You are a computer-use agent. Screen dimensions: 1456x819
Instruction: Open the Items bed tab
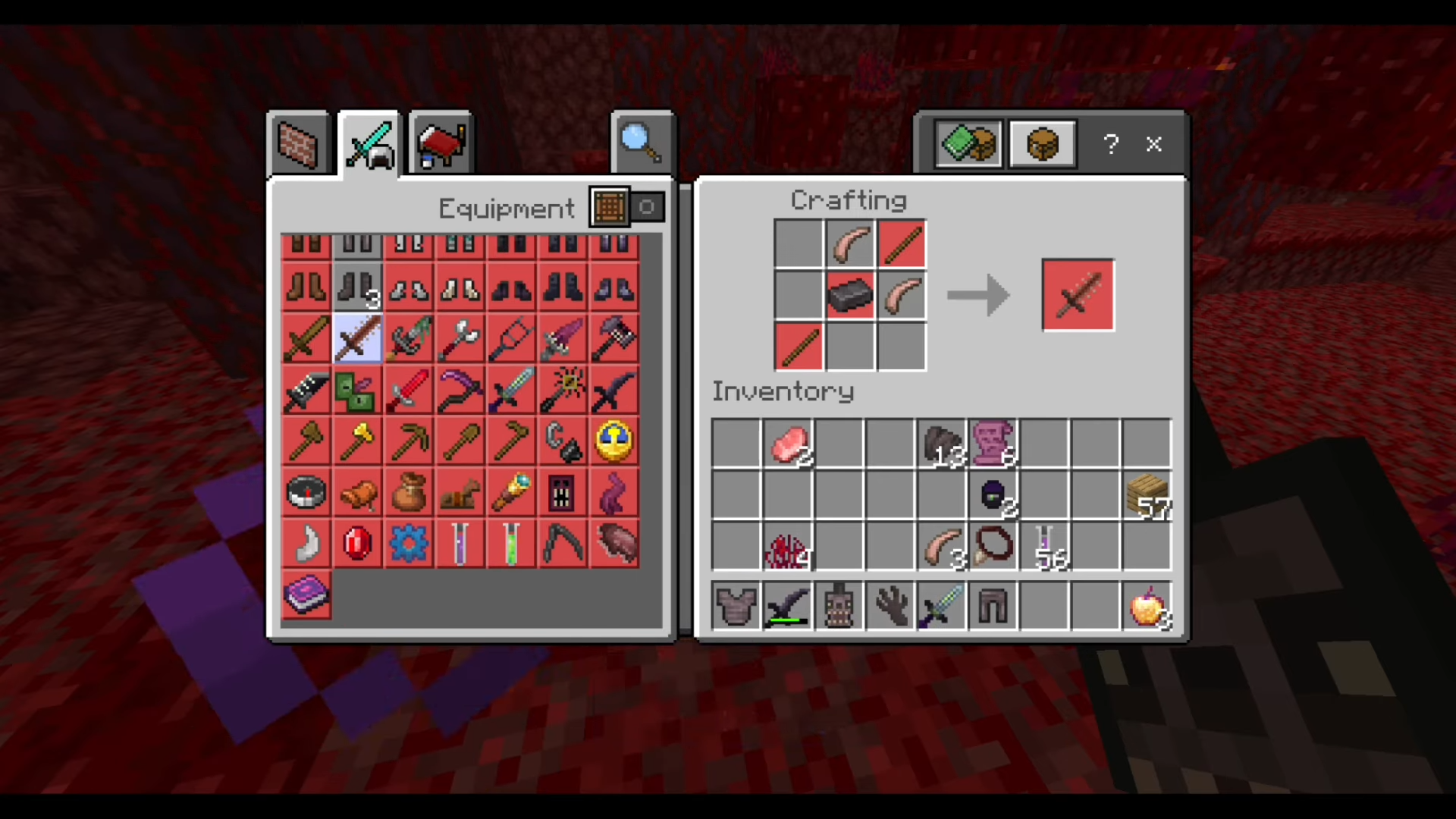coord(441,144)
